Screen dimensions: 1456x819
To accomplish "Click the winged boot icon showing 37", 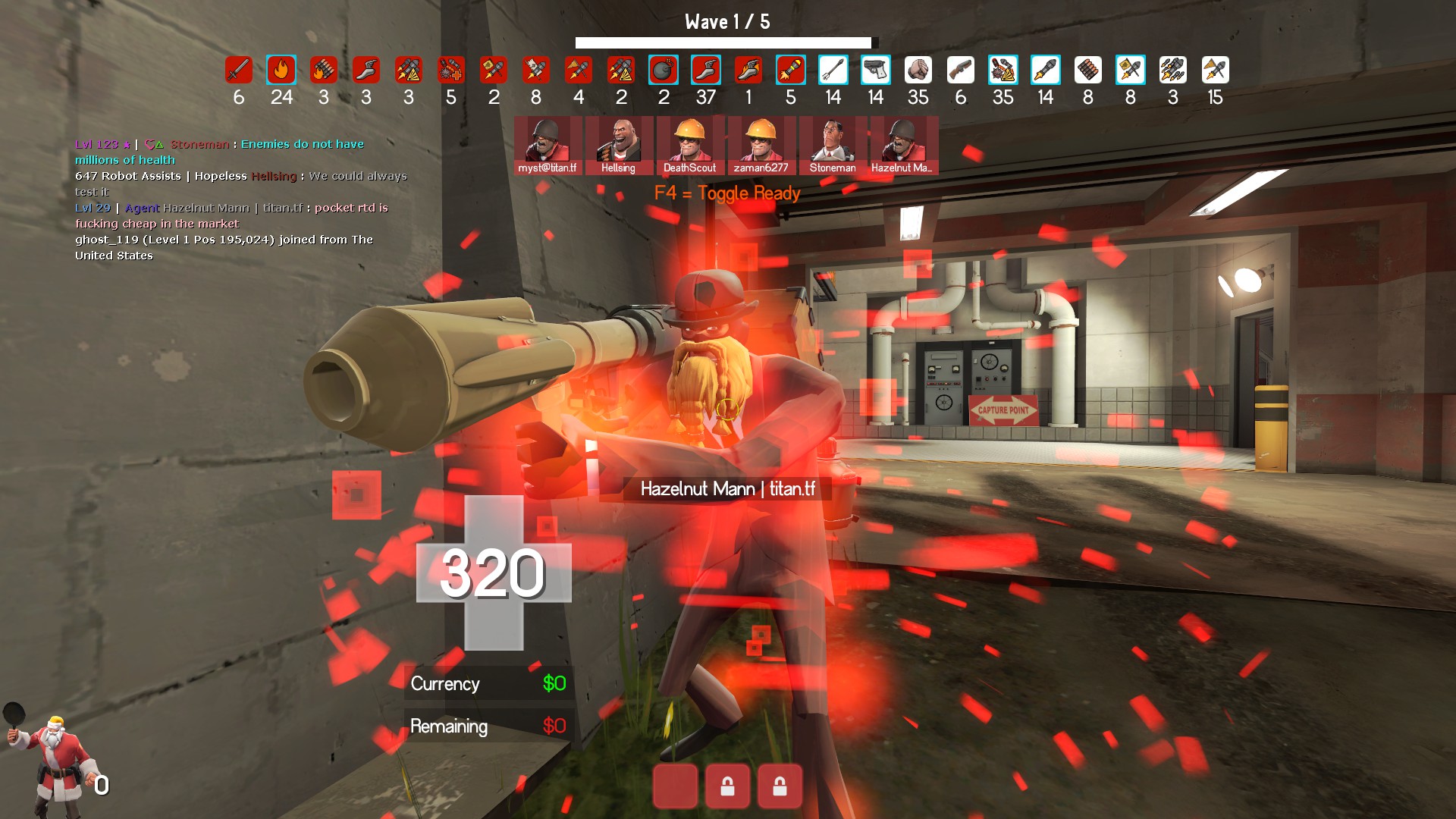I will click(x=705, y=71).
